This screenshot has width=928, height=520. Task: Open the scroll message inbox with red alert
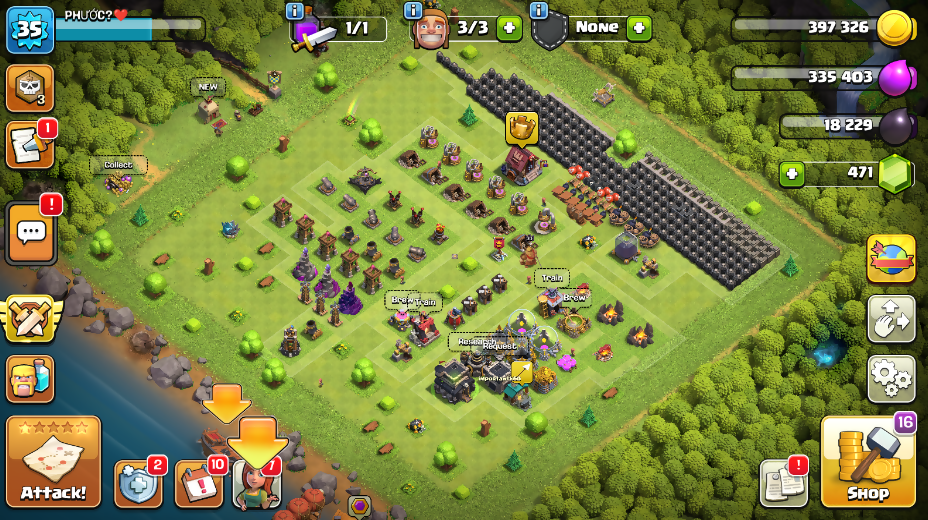click(x=29, y=146)
